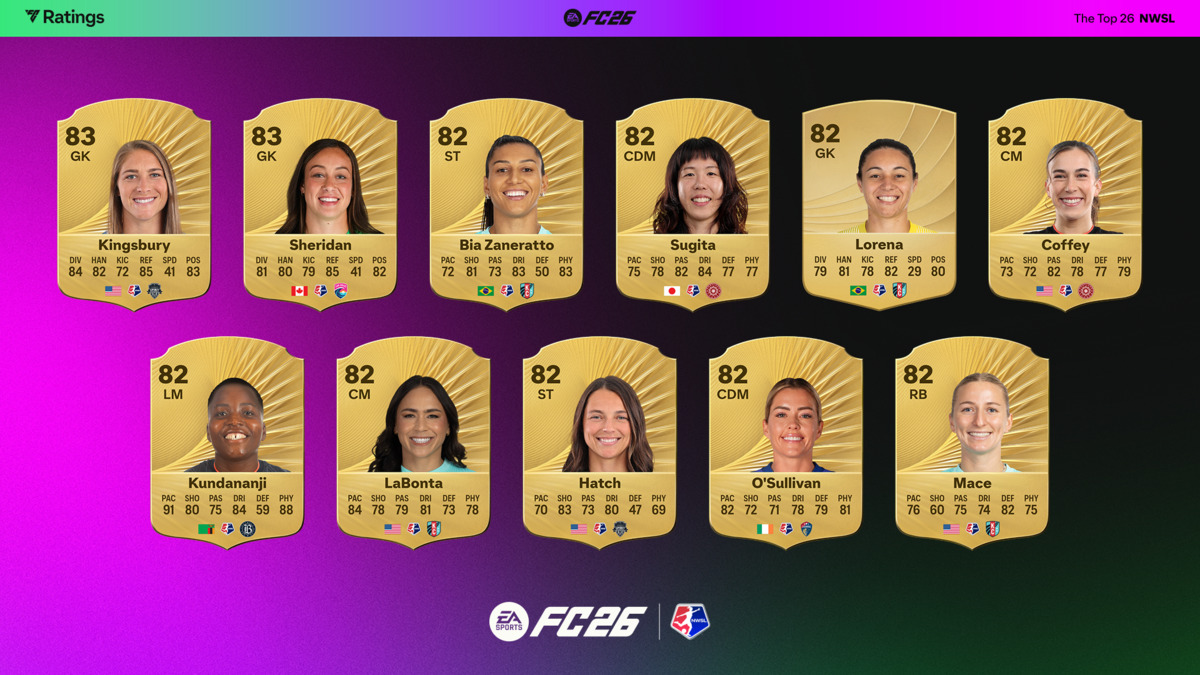The width and height of the screenshot is (1200, 675).
Task: Choose the LaBonta CM card
Action: point(413,440)
